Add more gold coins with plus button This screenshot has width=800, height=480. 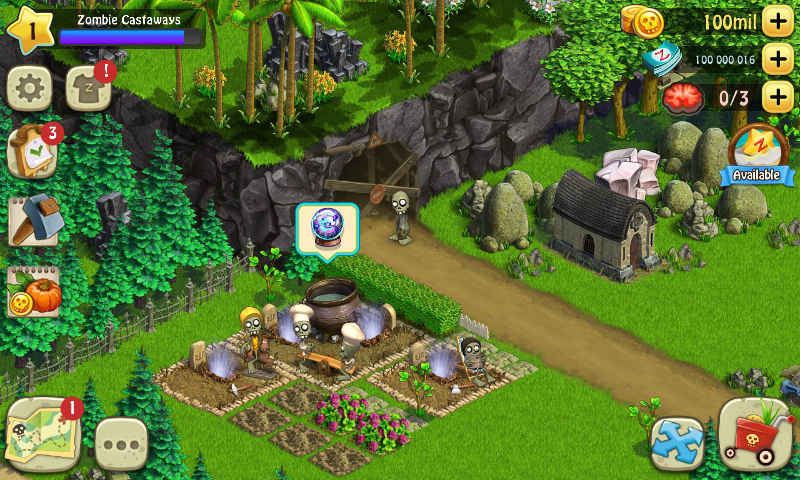777,20
